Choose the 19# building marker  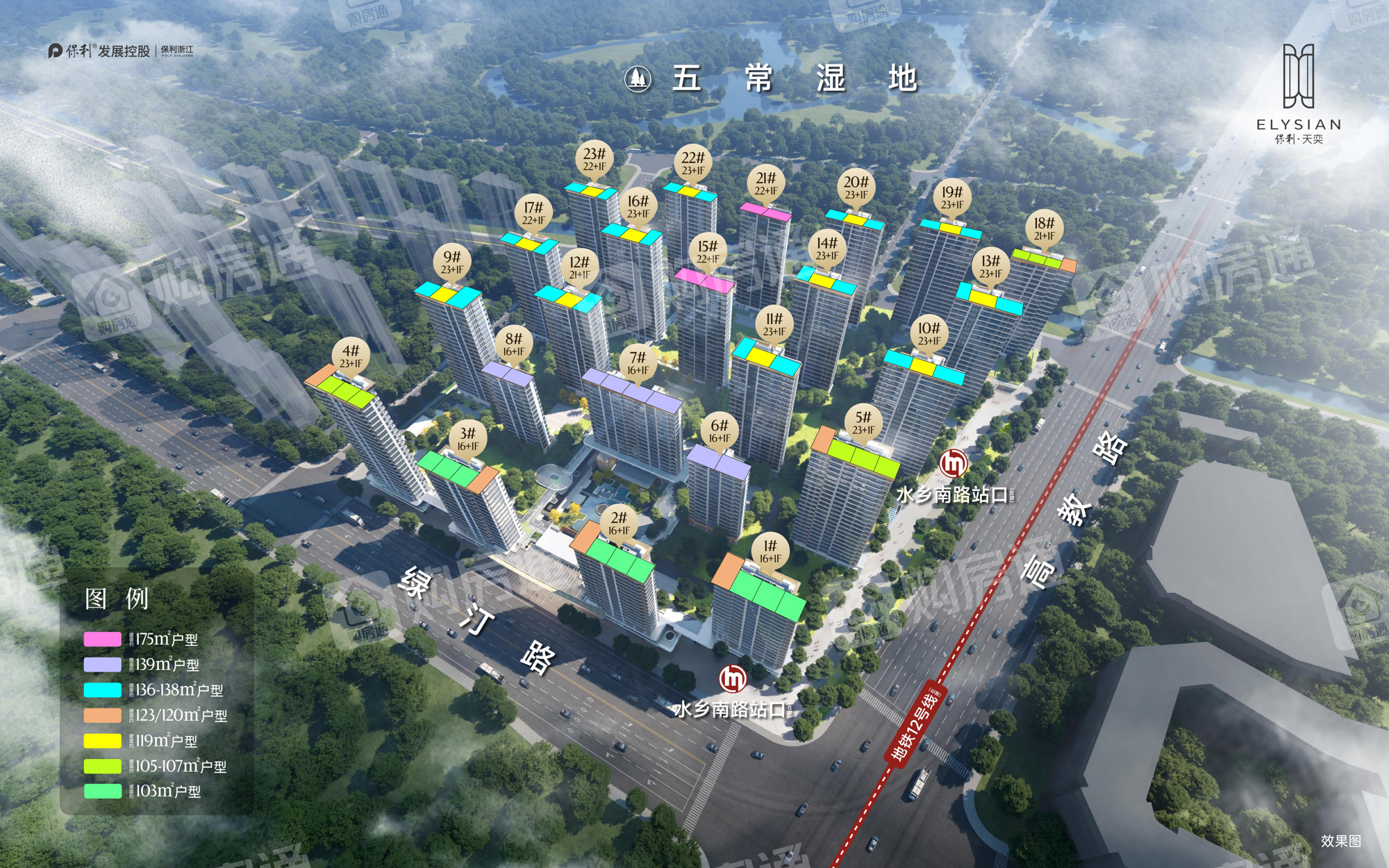point(952,198)
